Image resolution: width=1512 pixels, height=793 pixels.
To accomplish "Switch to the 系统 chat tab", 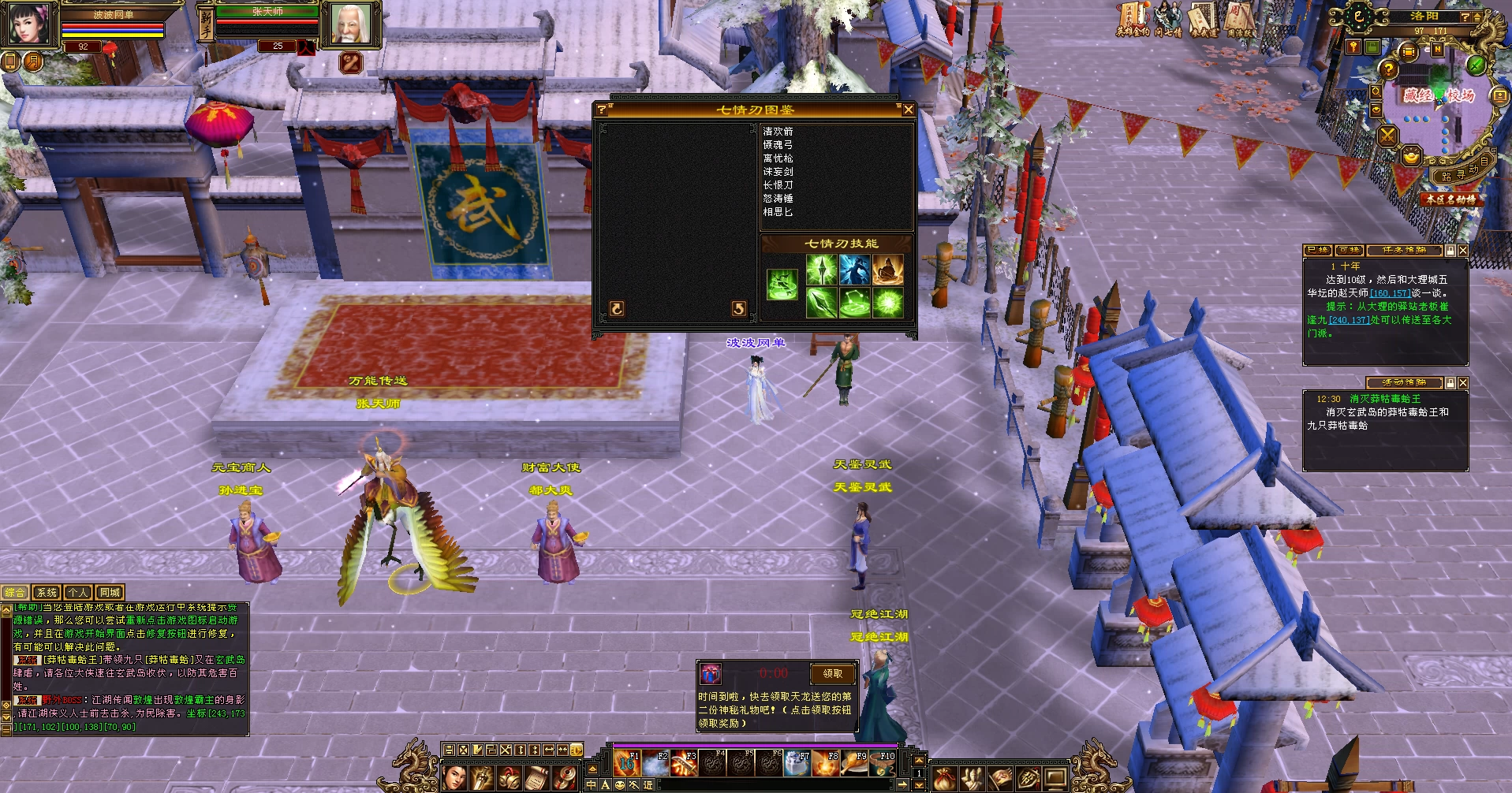I will [x=47, y=593].
